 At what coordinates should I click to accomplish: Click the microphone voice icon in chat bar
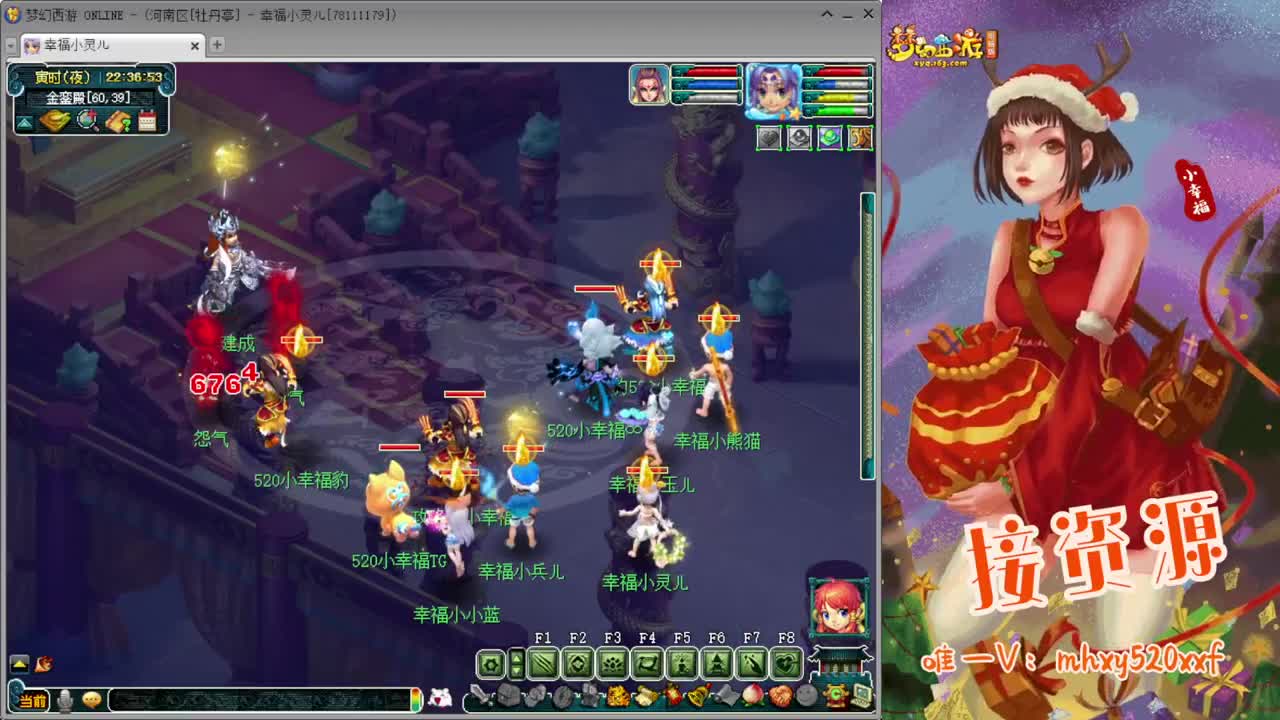66,700
